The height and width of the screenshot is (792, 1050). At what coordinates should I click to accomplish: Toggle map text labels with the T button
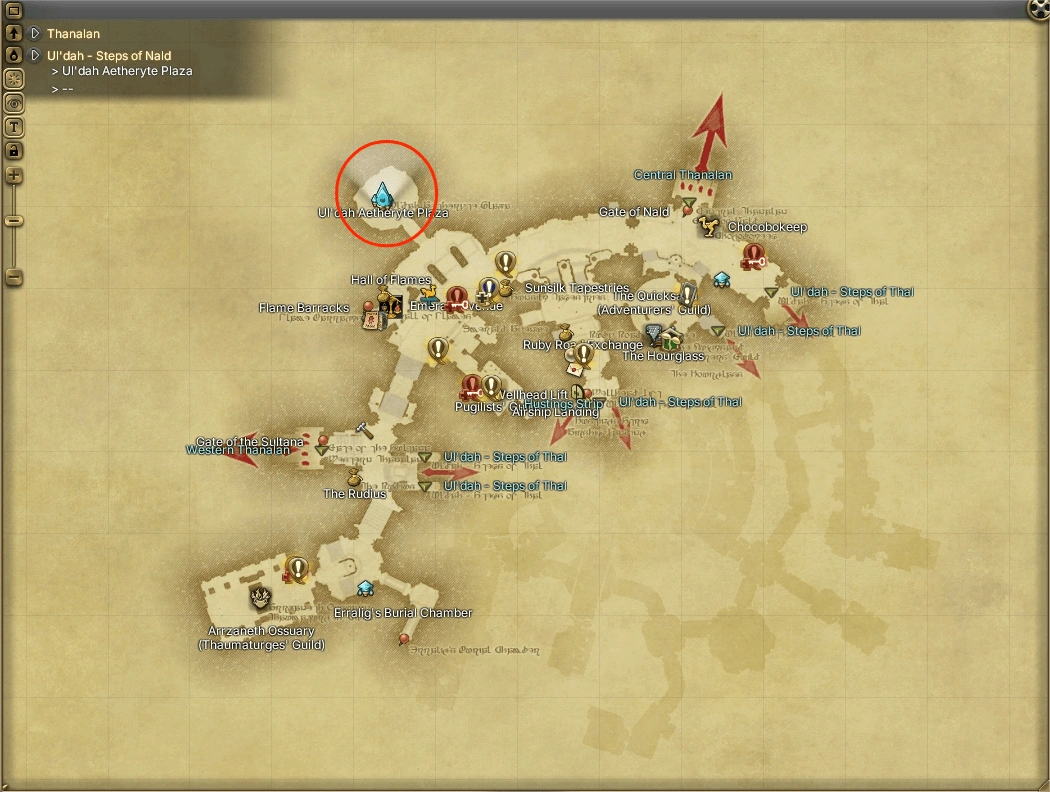click(14, 127)
